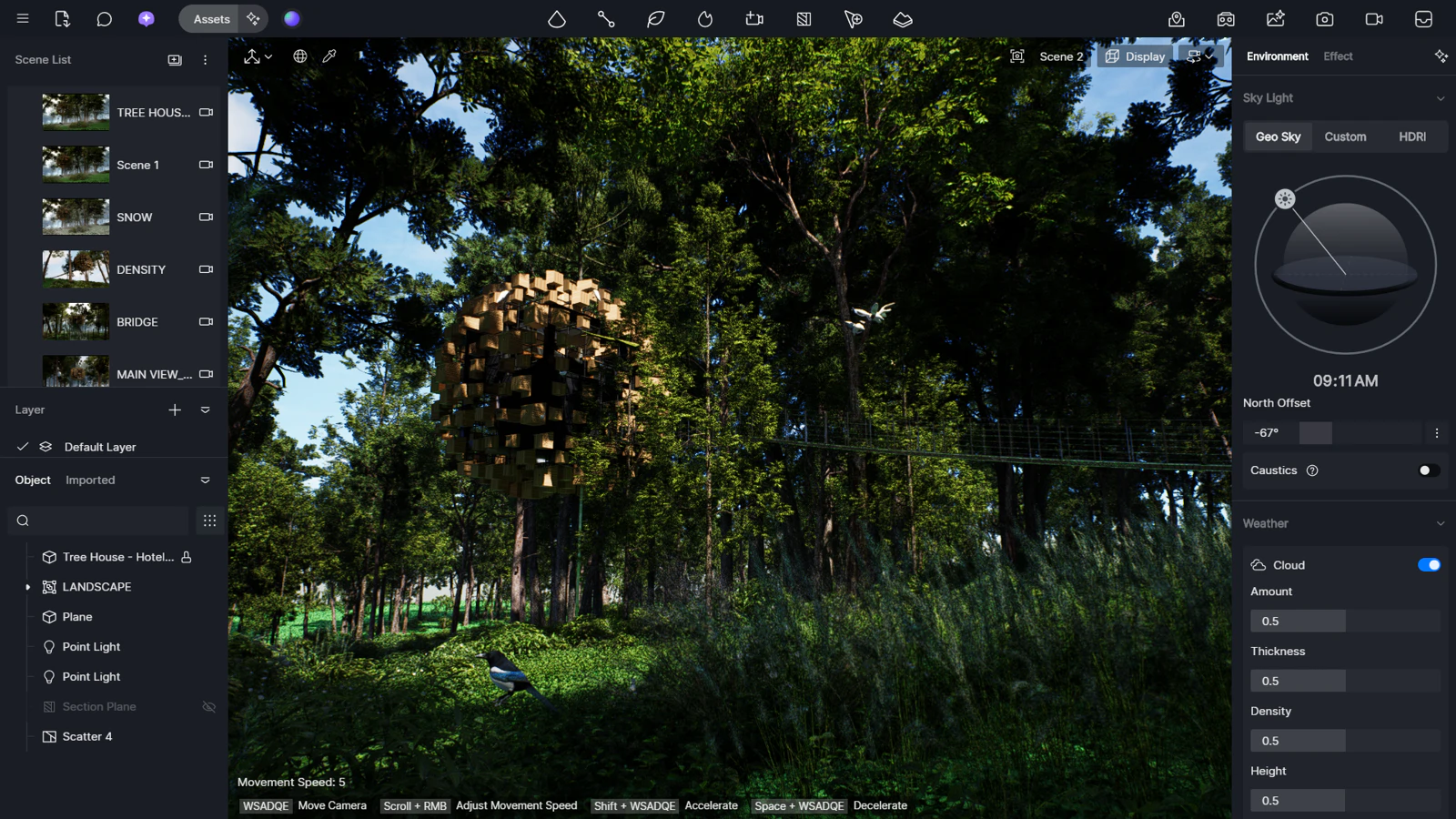This screenshot has height=819, width=1456.
Task: Switch sky mode to HDRI
Action: 1412,136
